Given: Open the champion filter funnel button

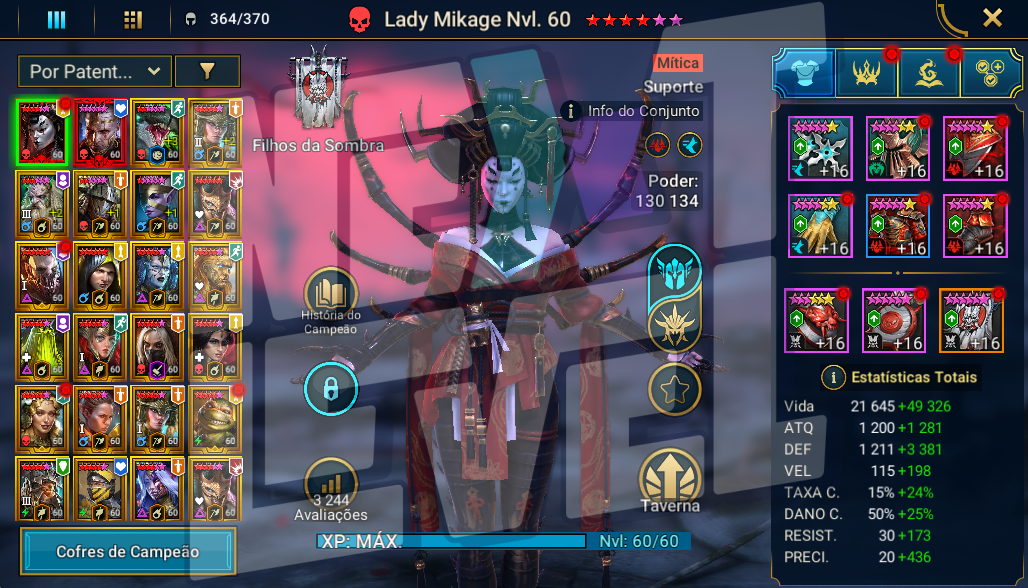Looking at the screenshot, I should pyautogui.click(x=207, y=71).
